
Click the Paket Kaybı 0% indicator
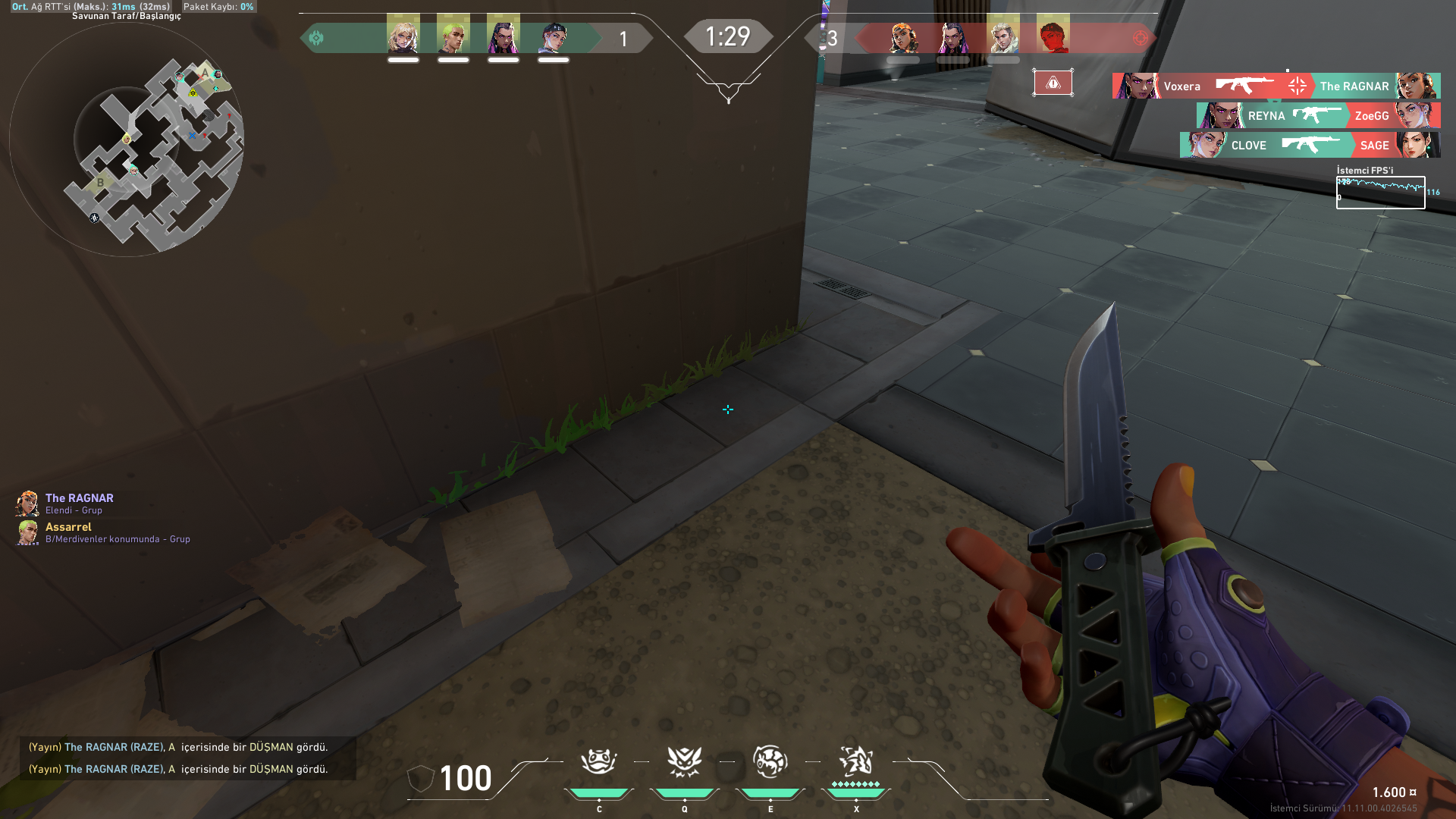[217, 6]
